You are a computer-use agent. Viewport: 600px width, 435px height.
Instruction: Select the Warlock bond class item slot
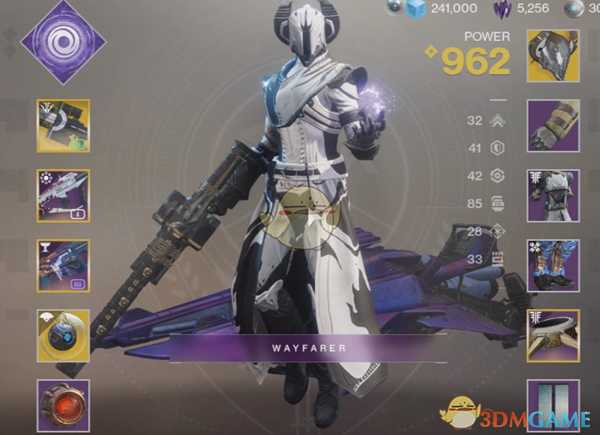(x=553, y=335)
